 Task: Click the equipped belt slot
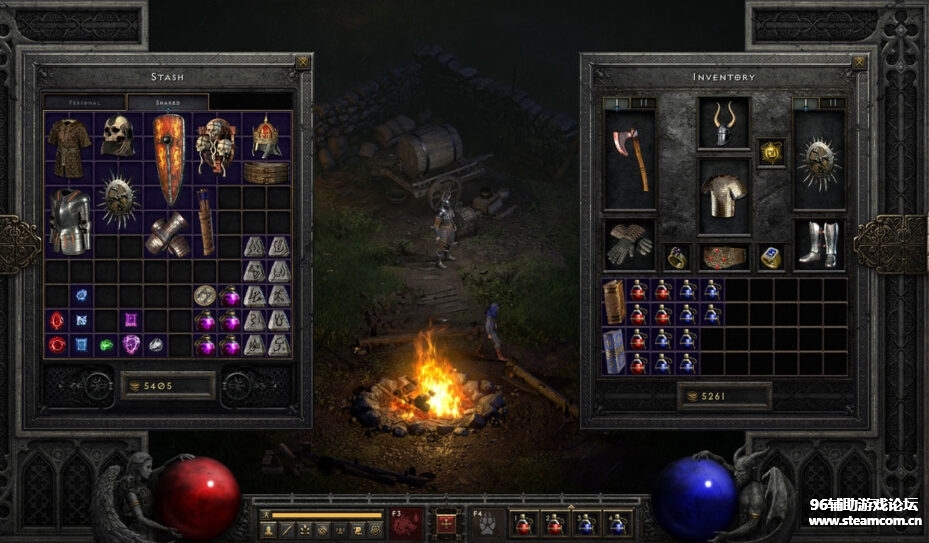(x=723, y=257)
